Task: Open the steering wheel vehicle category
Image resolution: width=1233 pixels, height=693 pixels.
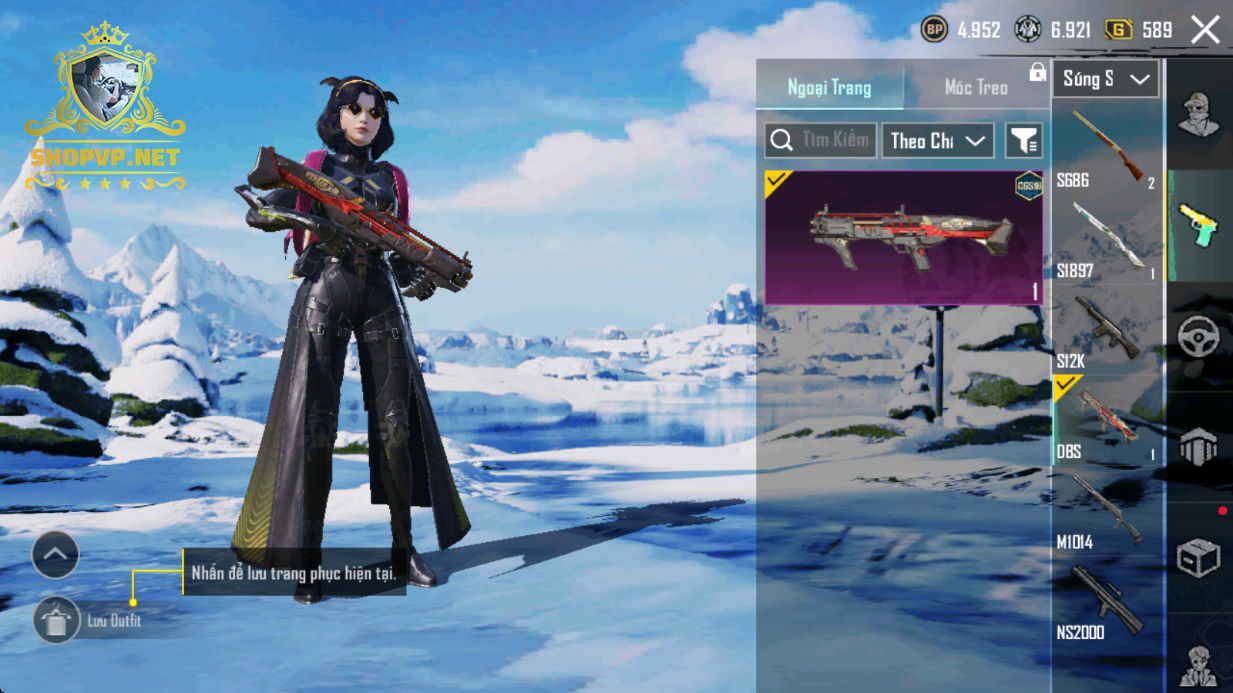Action: (1198, 337)
